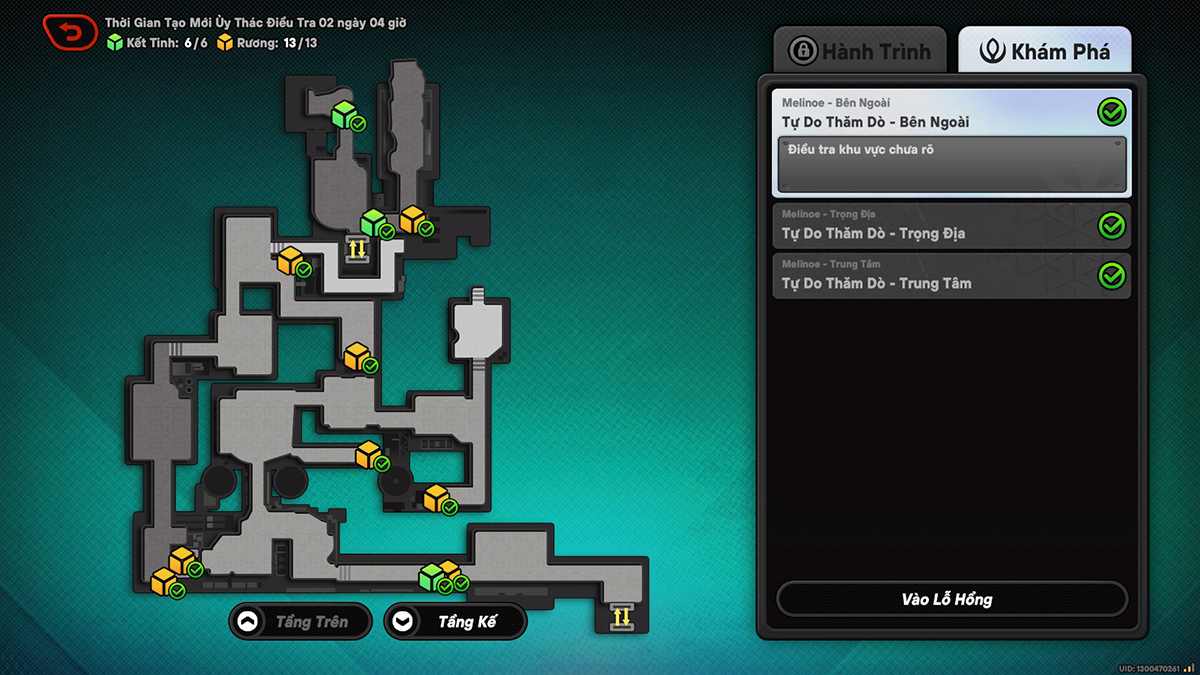The width and height of the screenshot is (1200, 675).
Task: Select the stairs marker at the map's bottom-right
Action: tap(621, 616)
